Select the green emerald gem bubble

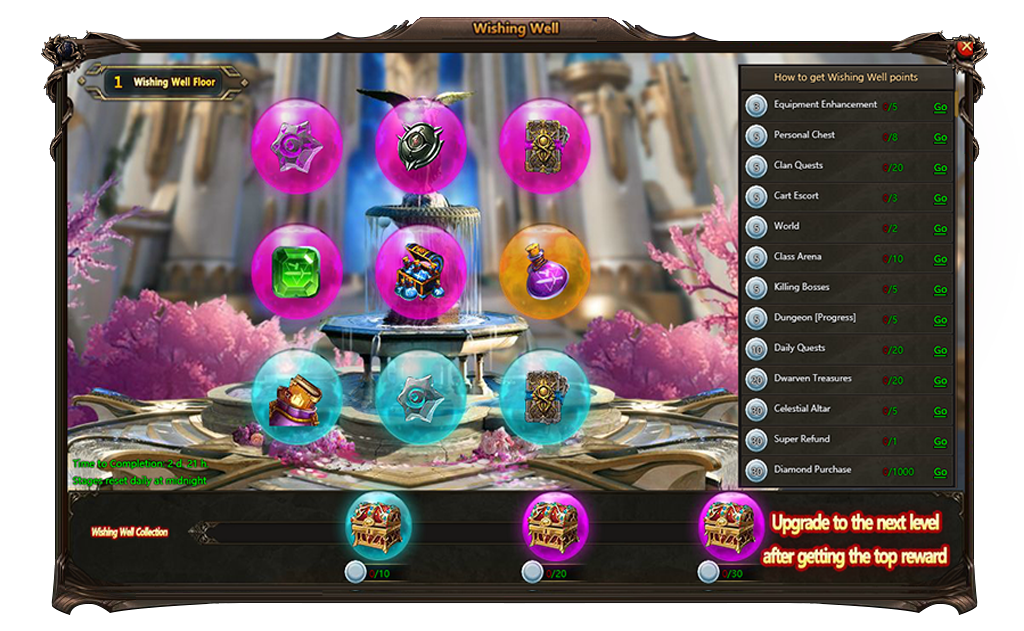pos(297,271)
